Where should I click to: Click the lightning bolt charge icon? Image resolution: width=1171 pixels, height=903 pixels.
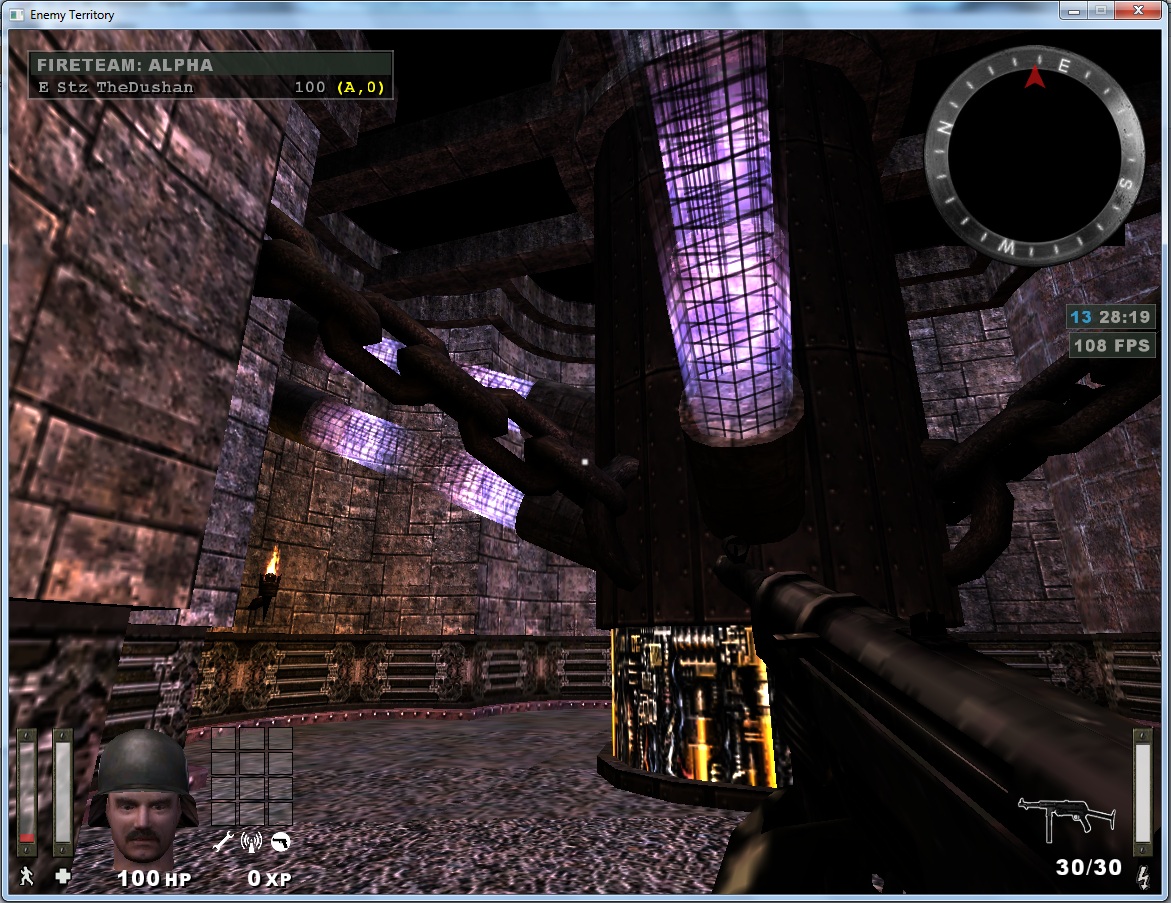coord(1143,877)
